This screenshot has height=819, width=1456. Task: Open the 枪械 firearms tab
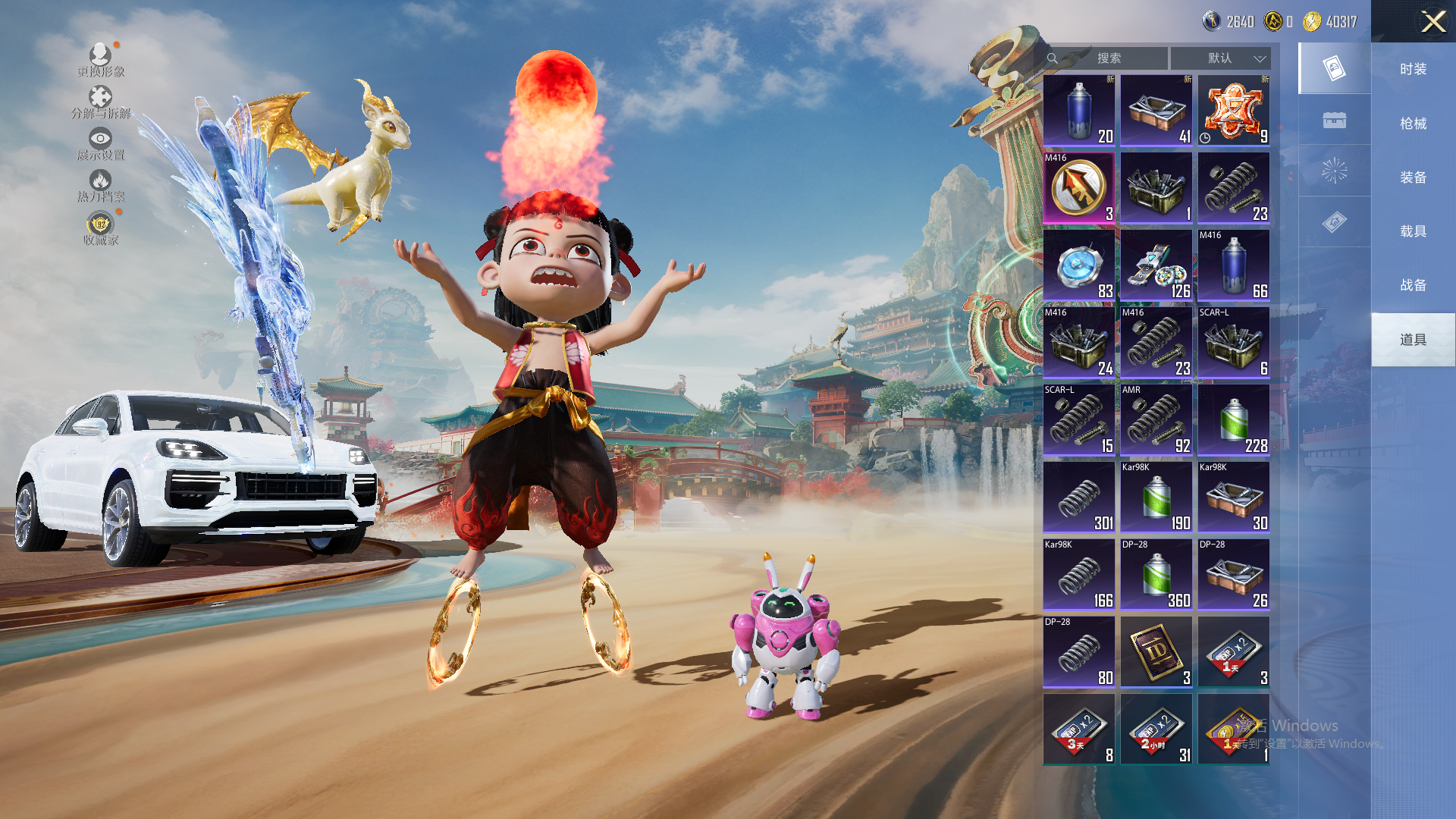(x=1413, y=123)
